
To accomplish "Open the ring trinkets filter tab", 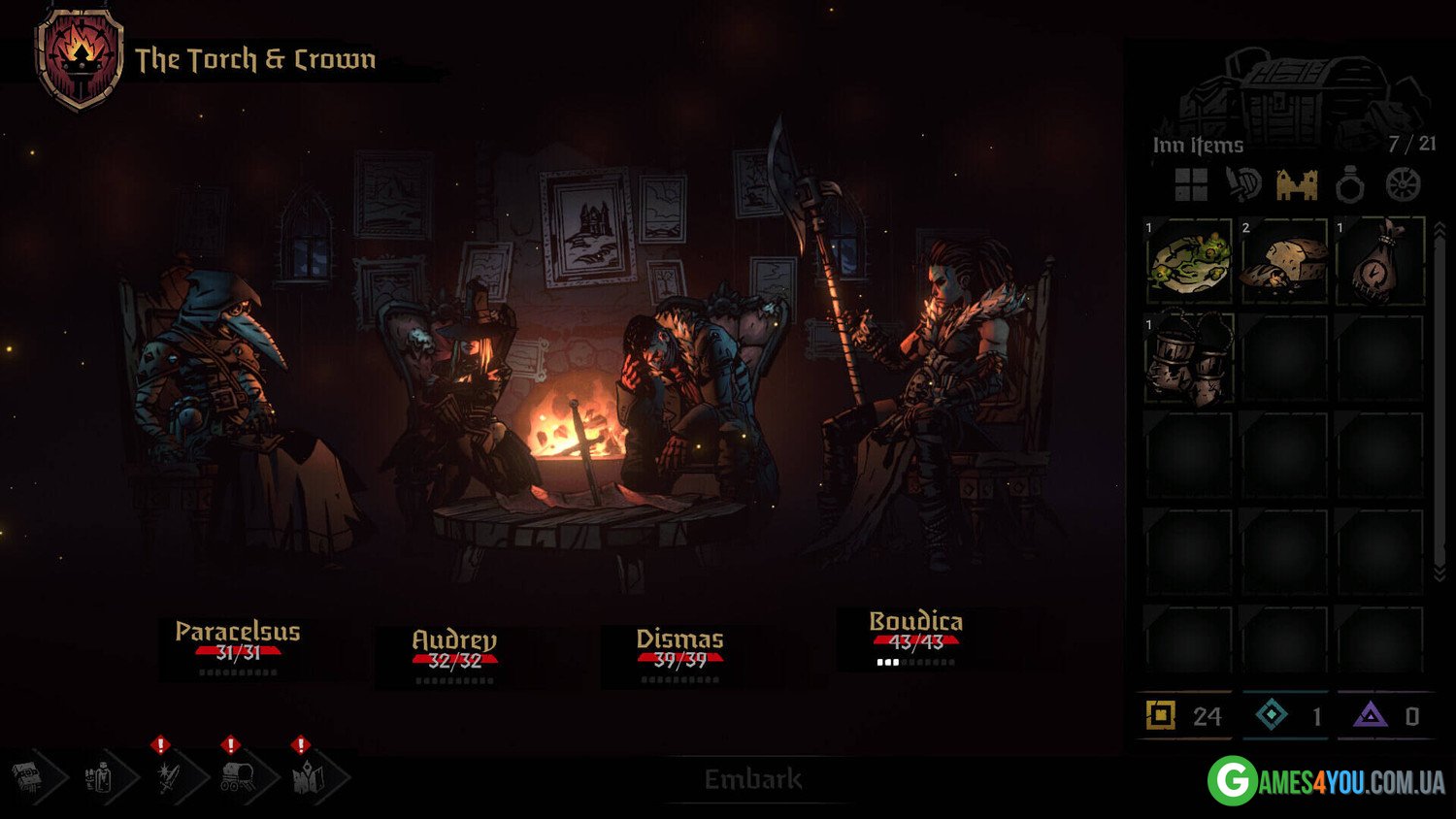I will (1350, 185).
